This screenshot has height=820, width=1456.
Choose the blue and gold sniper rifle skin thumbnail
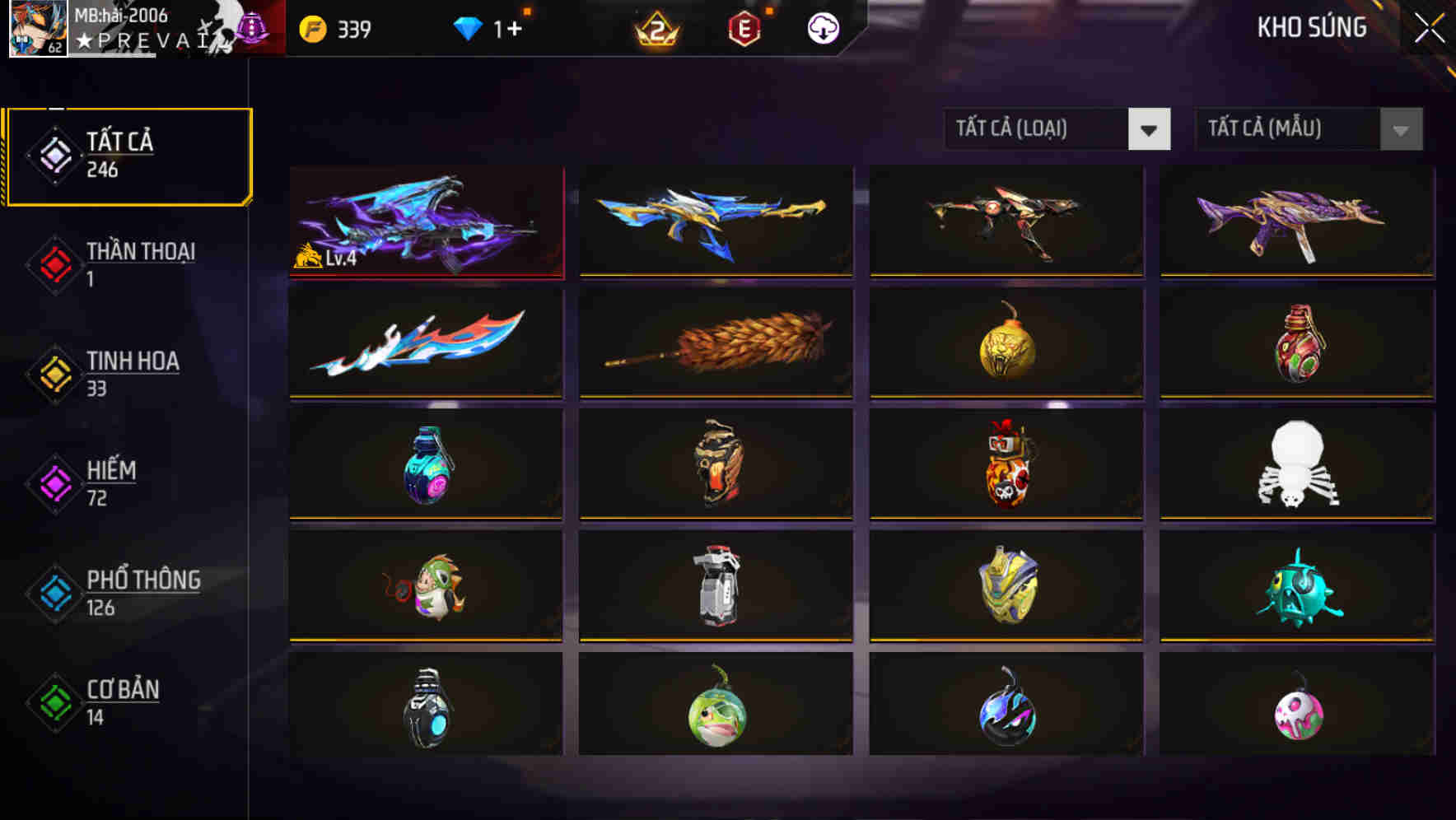pyautogui.click(x=716, y=221)
